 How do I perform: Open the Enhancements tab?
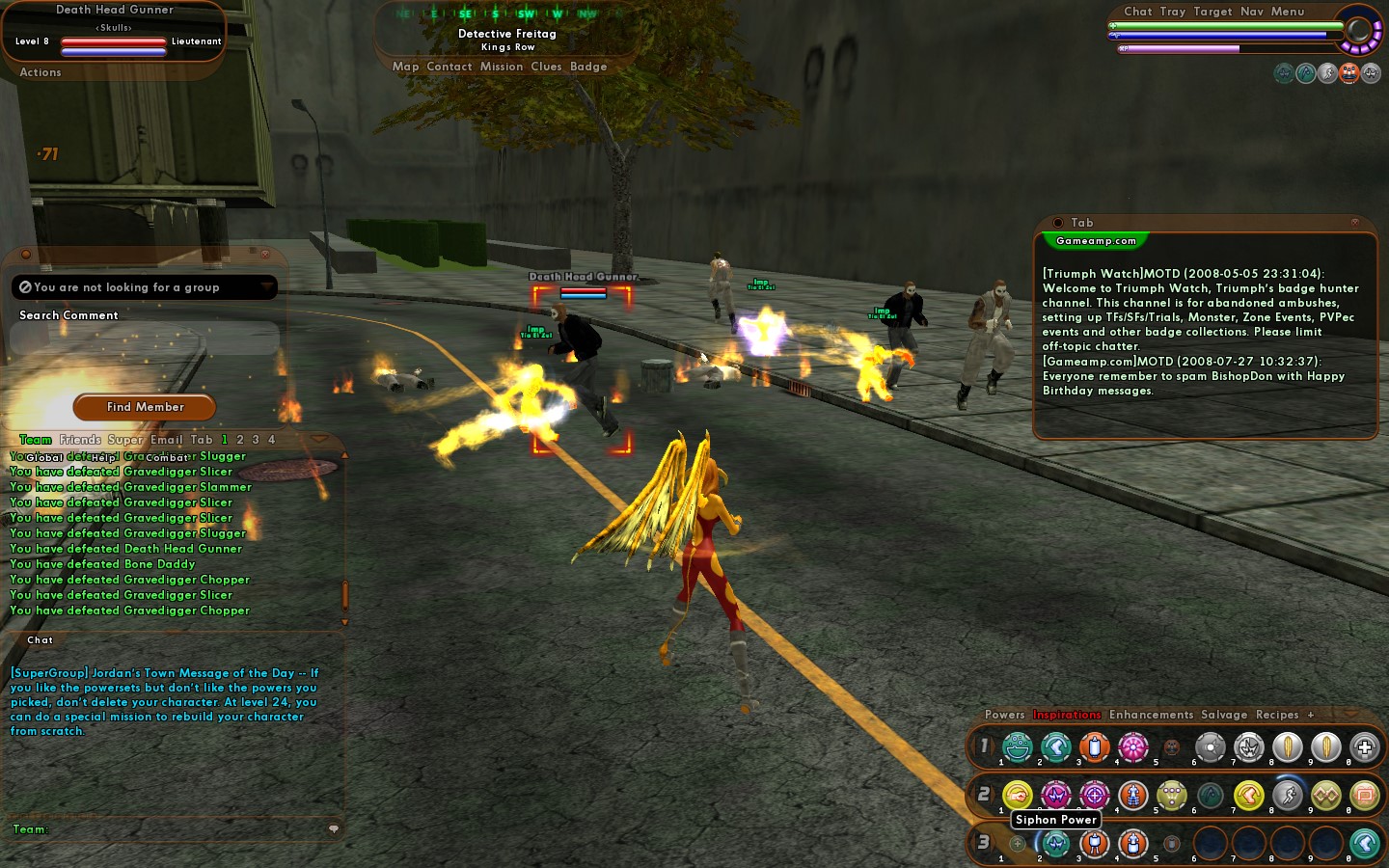point(1151,715)
